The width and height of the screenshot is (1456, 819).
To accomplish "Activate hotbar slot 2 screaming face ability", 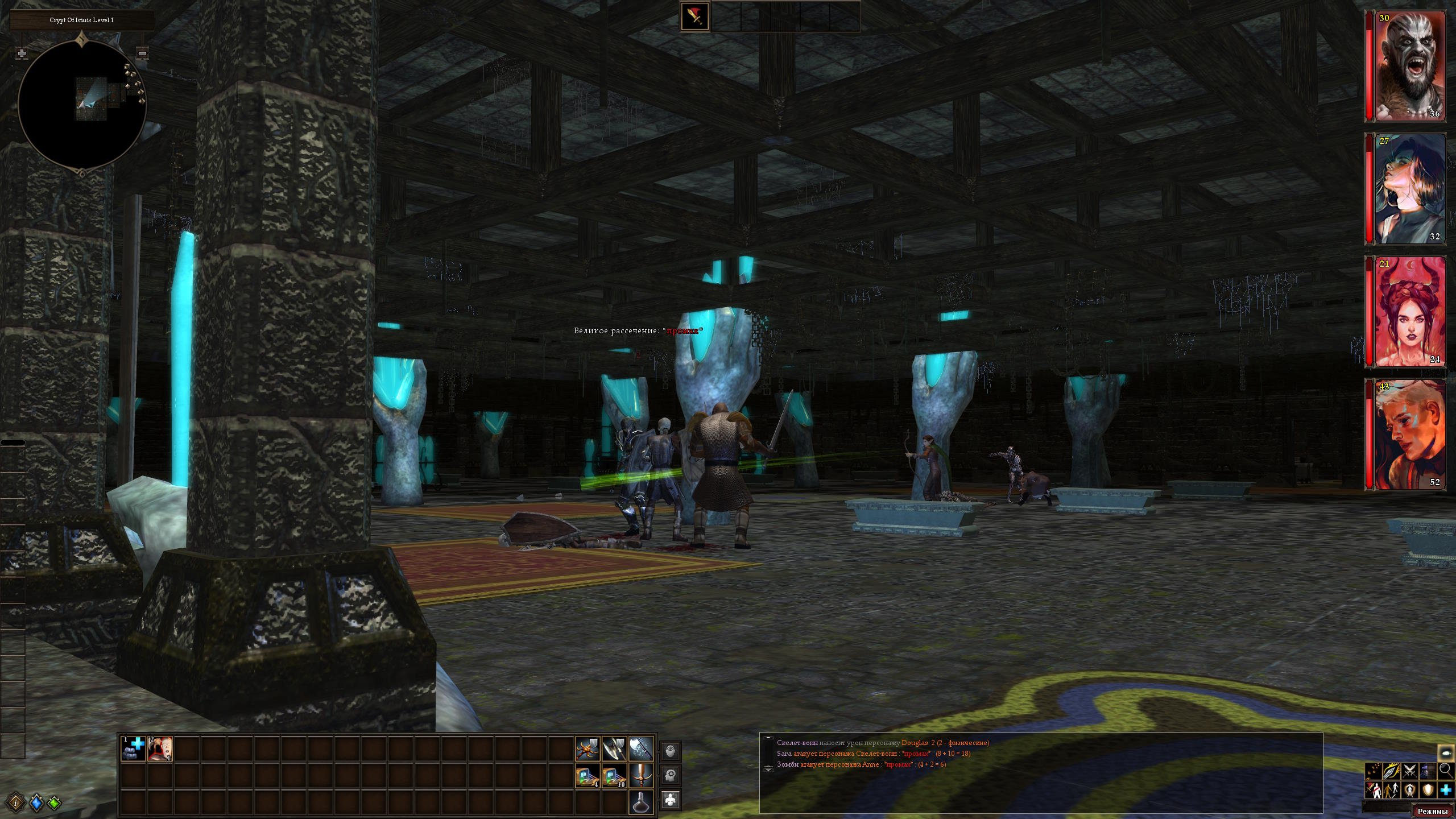I will point(160,748).
